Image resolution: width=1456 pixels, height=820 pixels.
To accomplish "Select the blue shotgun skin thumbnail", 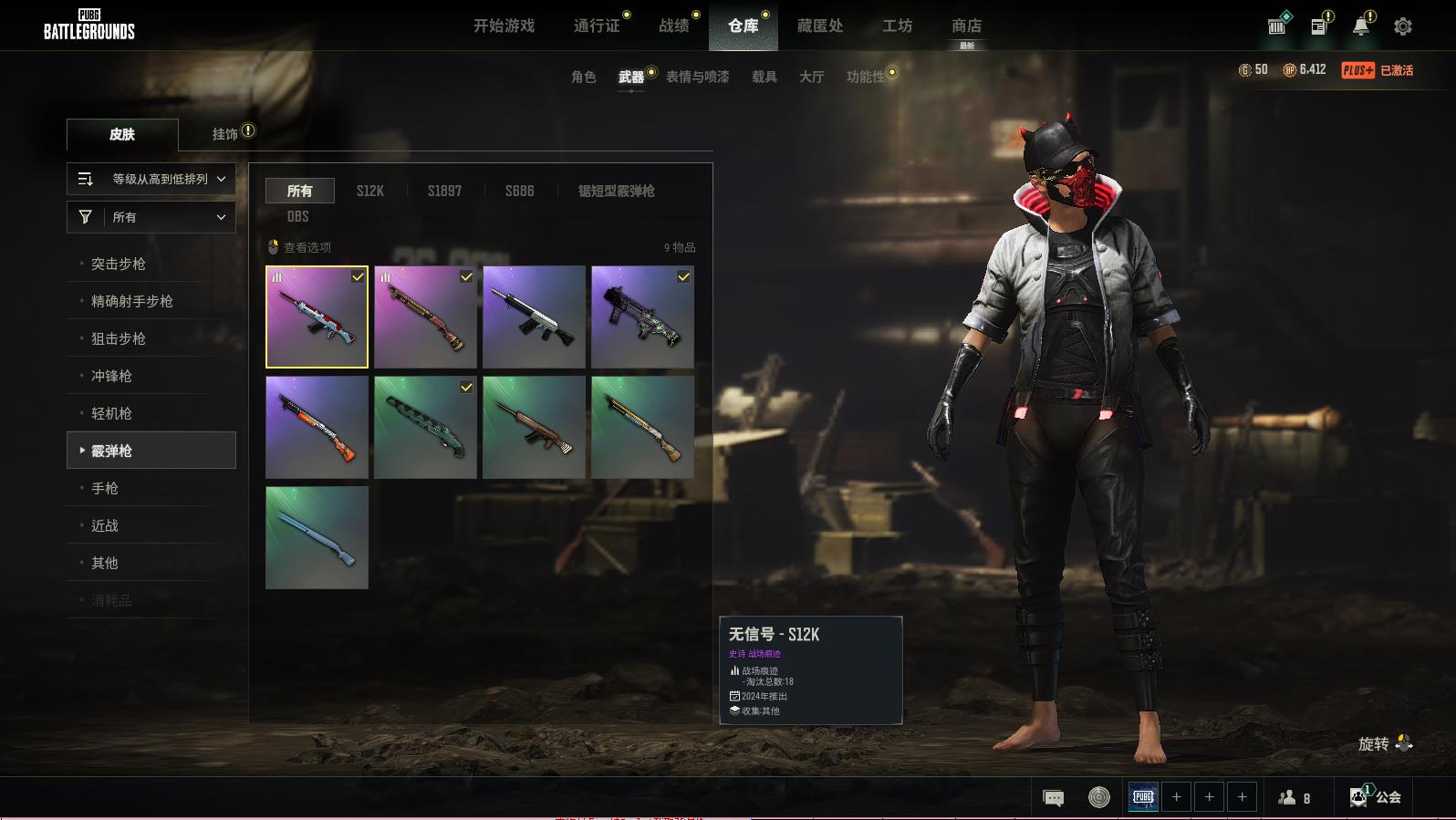I will point(317,537).
